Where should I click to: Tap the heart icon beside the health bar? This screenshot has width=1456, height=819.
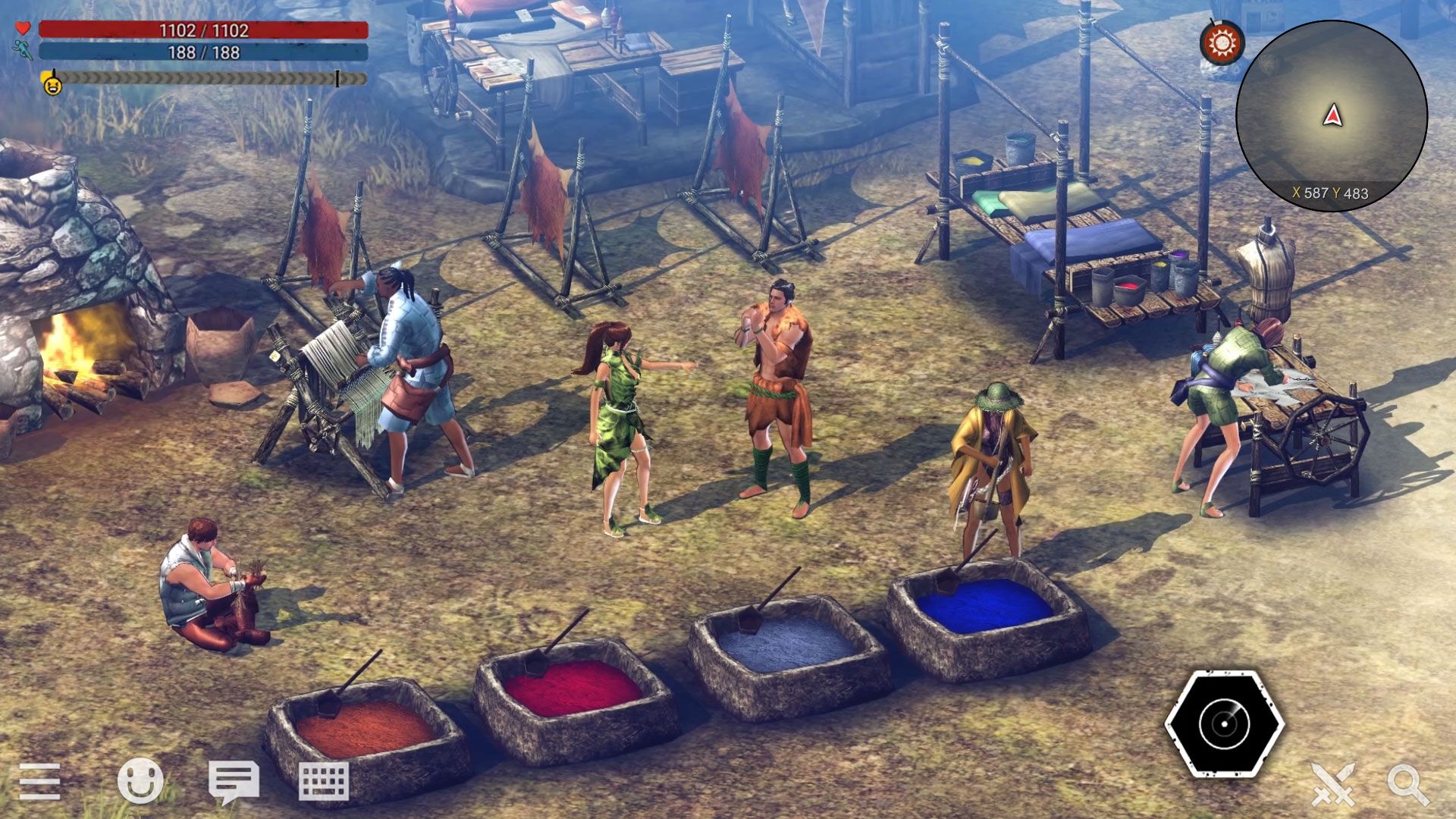click(x=22, y=28)
